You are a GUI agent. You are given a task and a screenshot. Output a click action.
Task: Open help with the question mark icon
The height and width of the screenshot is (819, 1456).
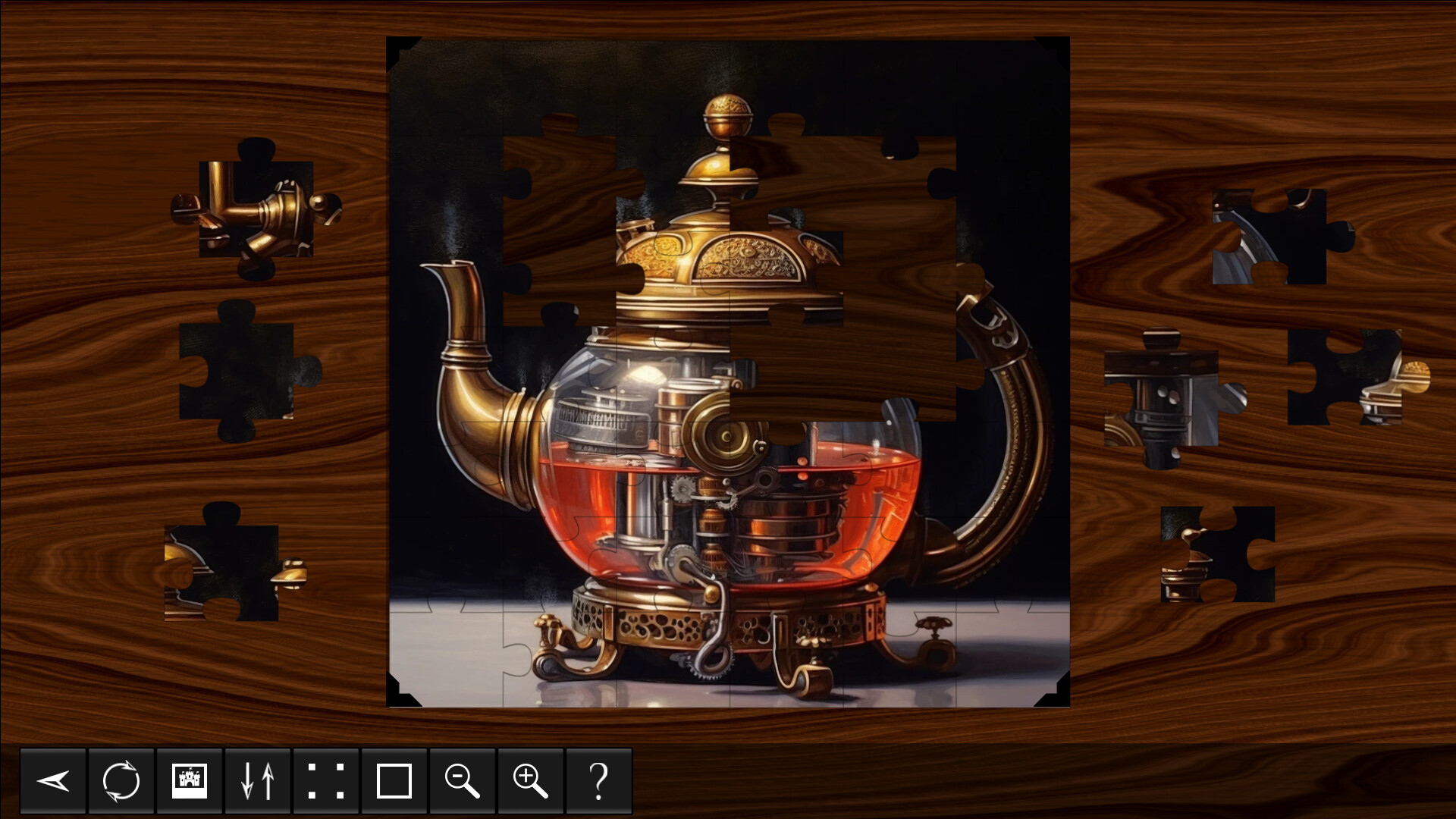coord(599,781)
